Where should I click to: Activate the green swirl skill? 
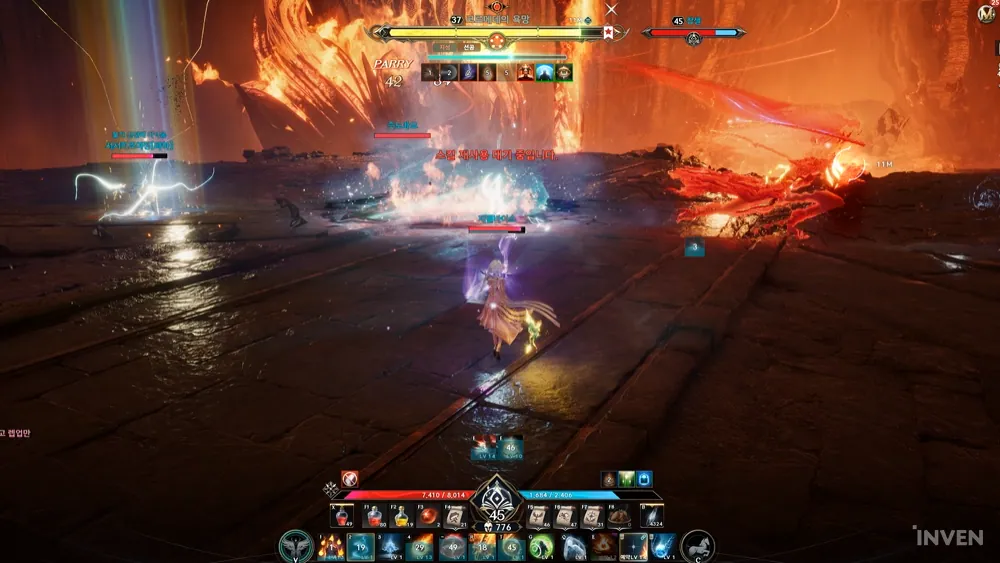coord(542,547)
